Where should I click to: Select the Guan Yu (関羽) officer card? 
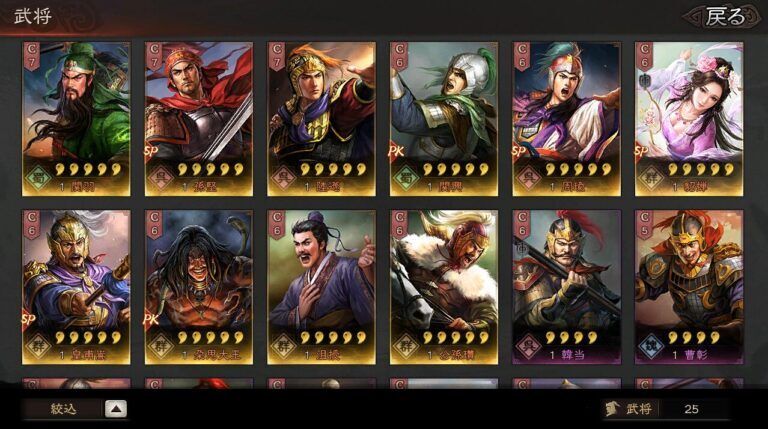(77, 118)
